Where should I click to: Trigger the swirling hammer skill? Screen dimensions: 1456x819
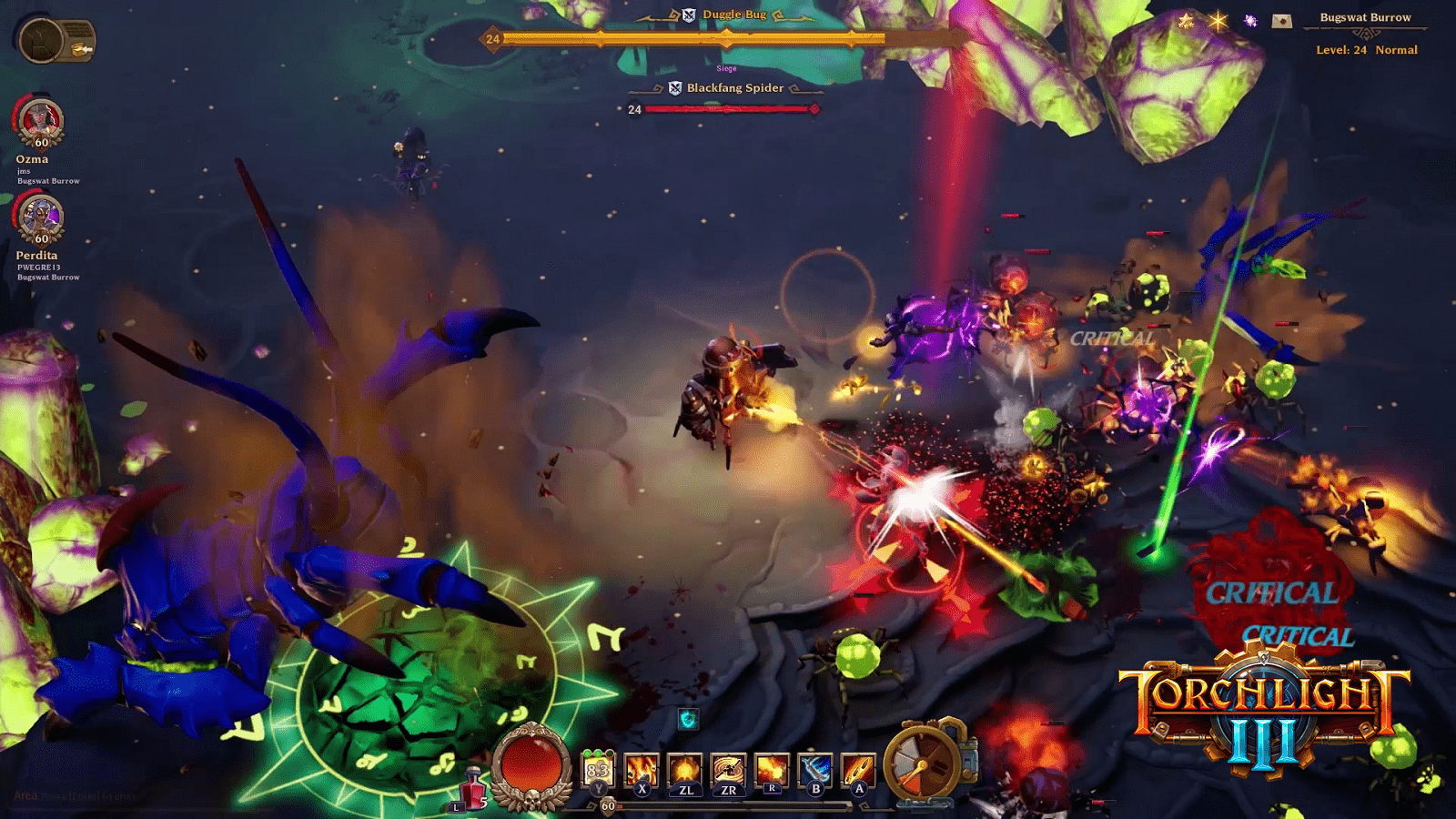(728, 770)
